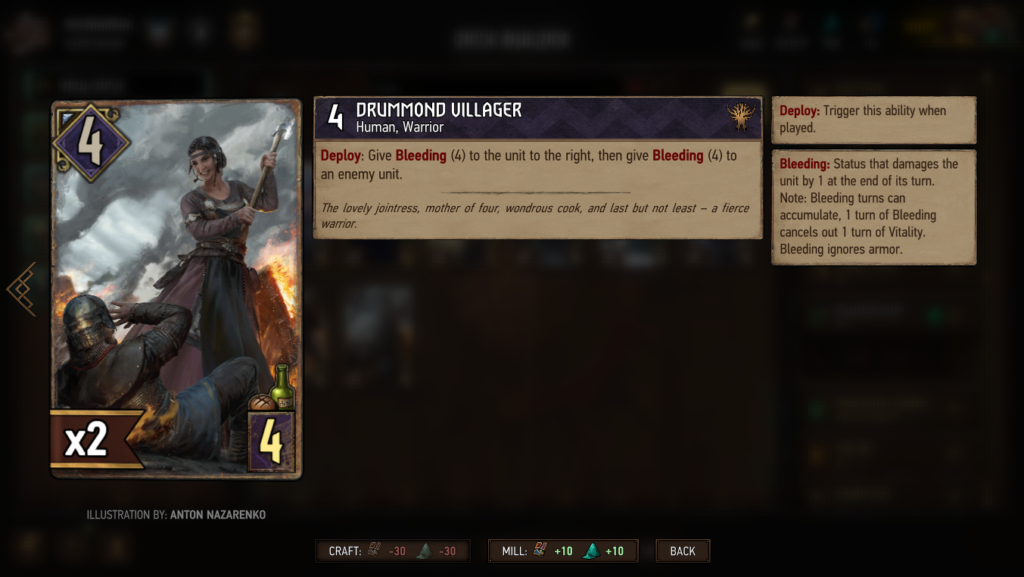
Task: Mill the card for scraps
Action: pos(562,551)
